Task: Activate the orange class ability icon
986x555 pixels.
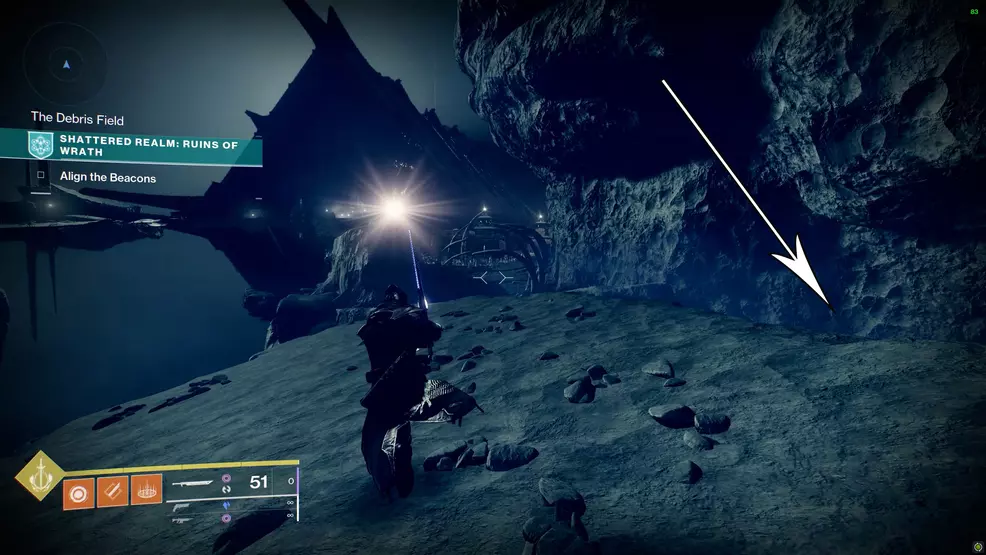Action: click(x=147, y=491)
